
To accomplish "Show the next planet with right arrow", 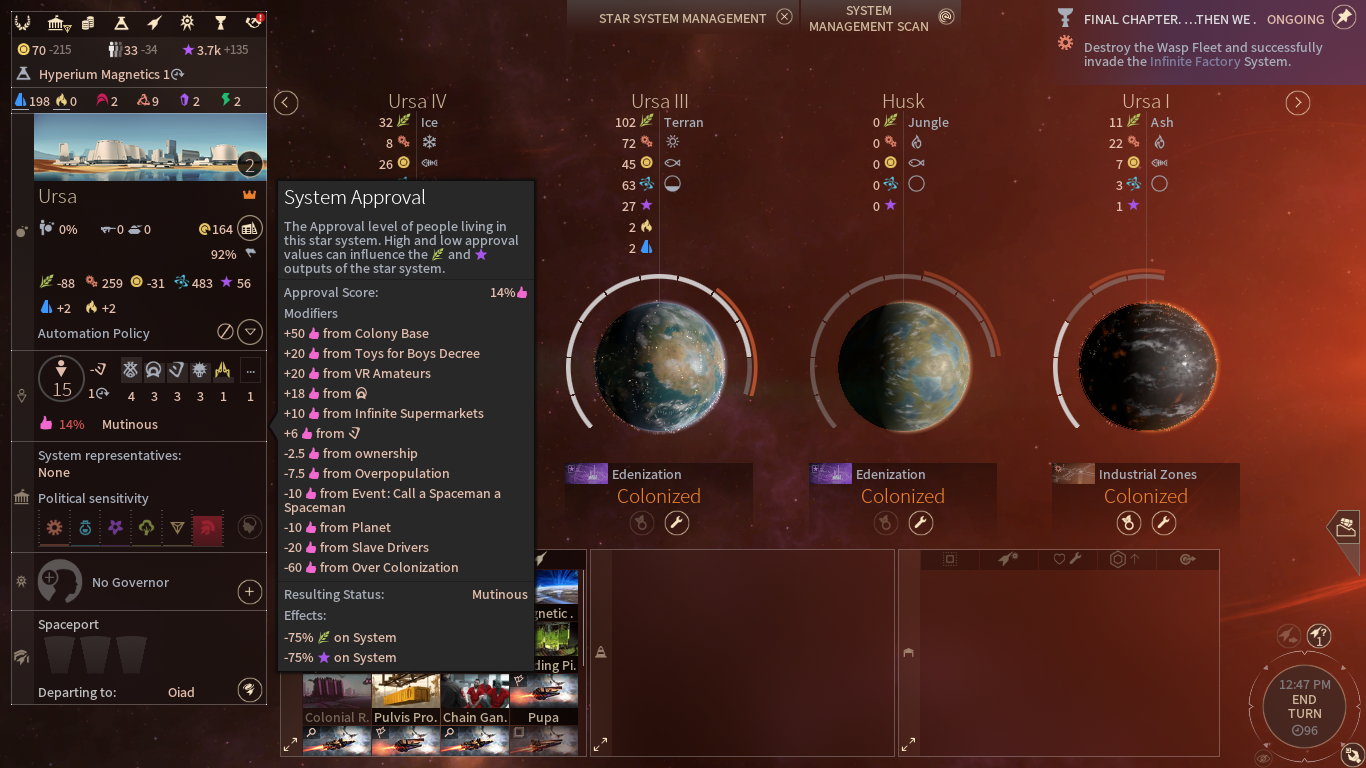I will tap(1297, 103).
